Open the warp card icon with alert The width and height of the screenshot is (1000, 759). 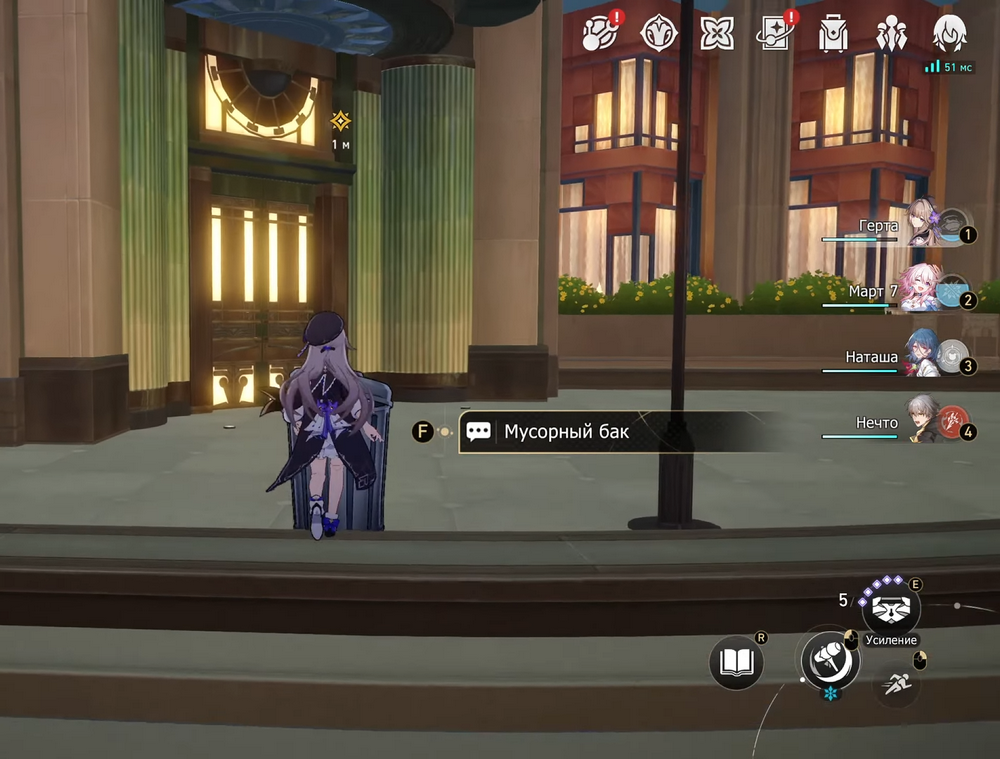coord(776,33)
